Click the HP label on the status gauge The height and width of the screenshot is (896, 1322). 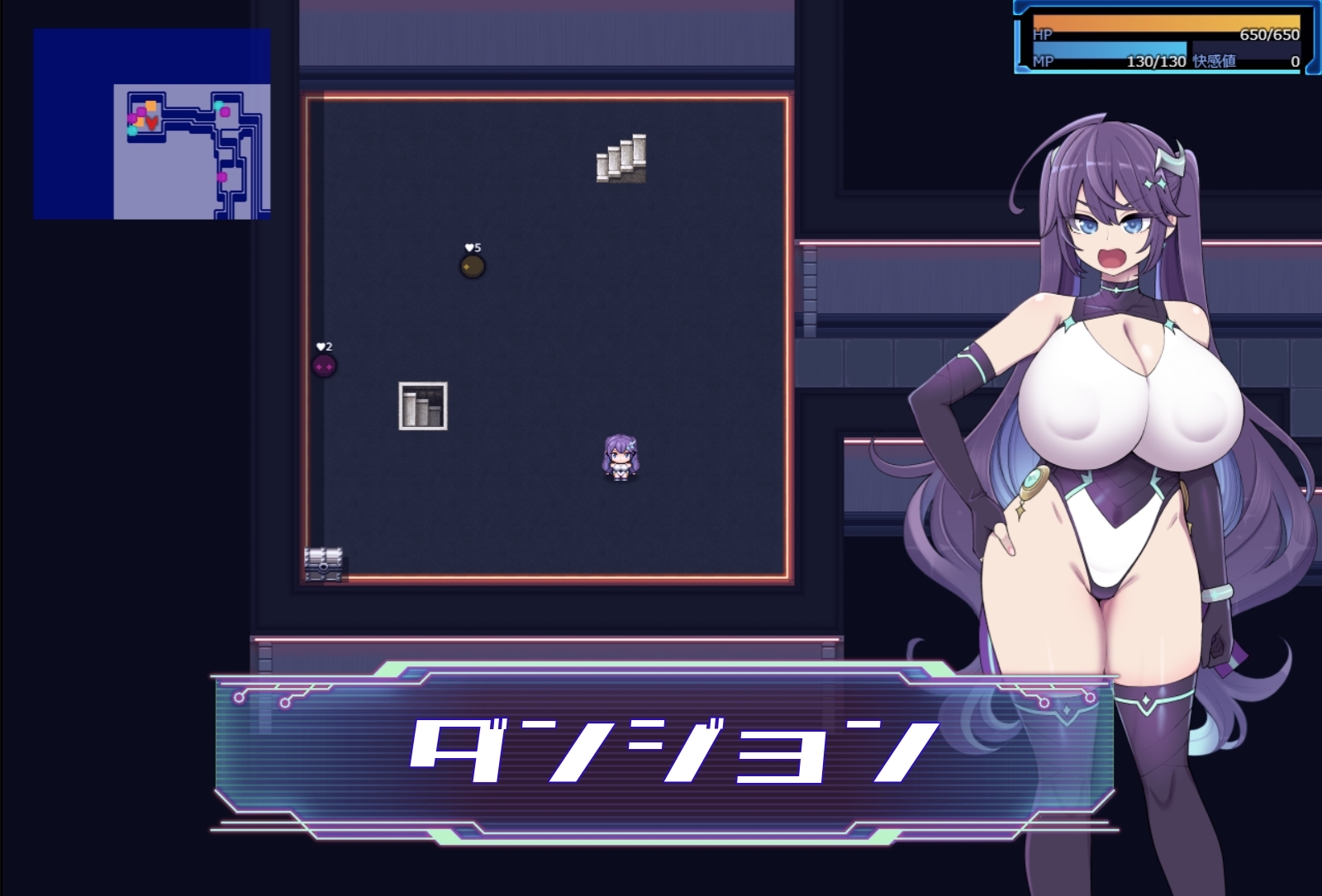[x=1043, y=35]
